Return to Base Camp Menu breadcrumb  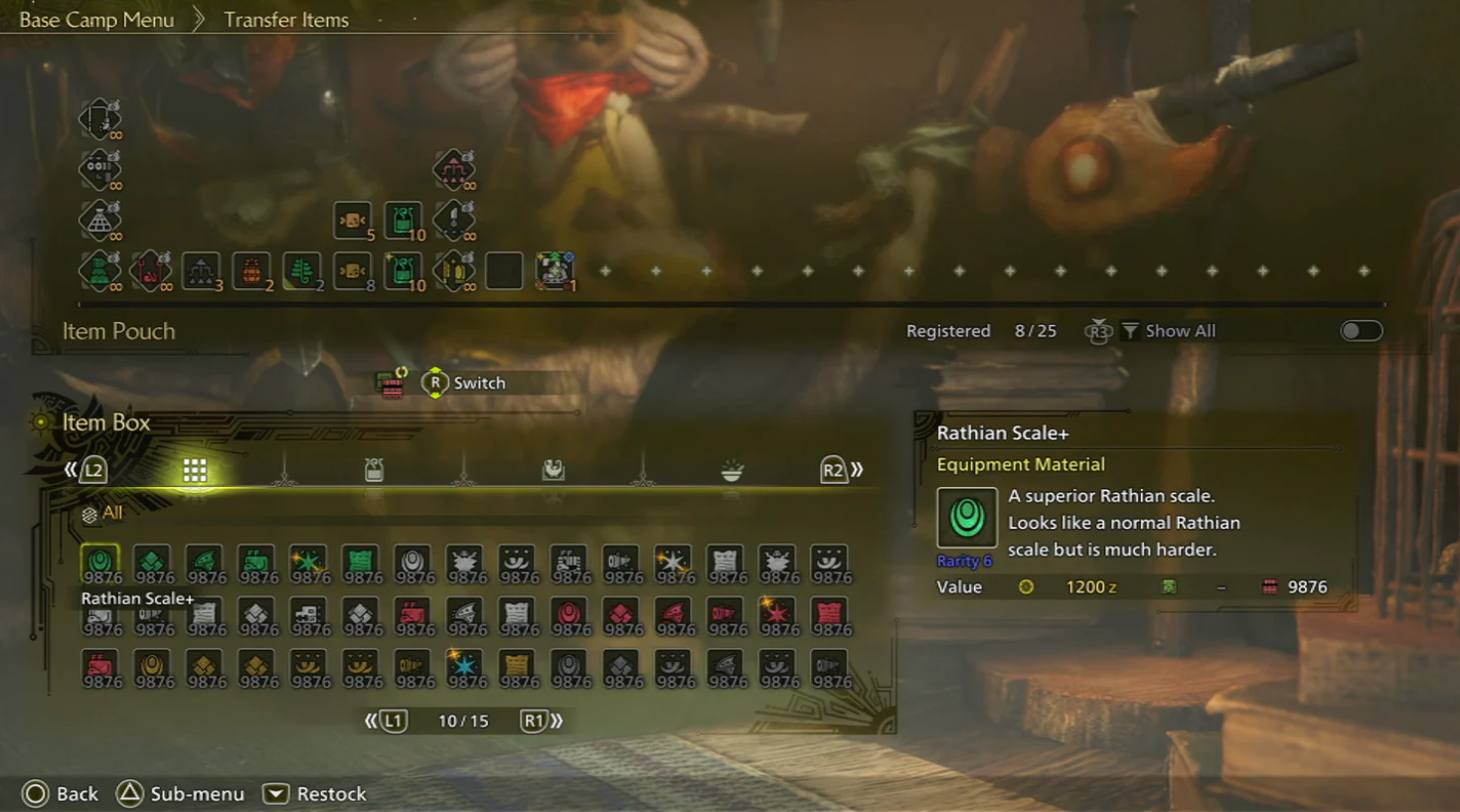96,20
